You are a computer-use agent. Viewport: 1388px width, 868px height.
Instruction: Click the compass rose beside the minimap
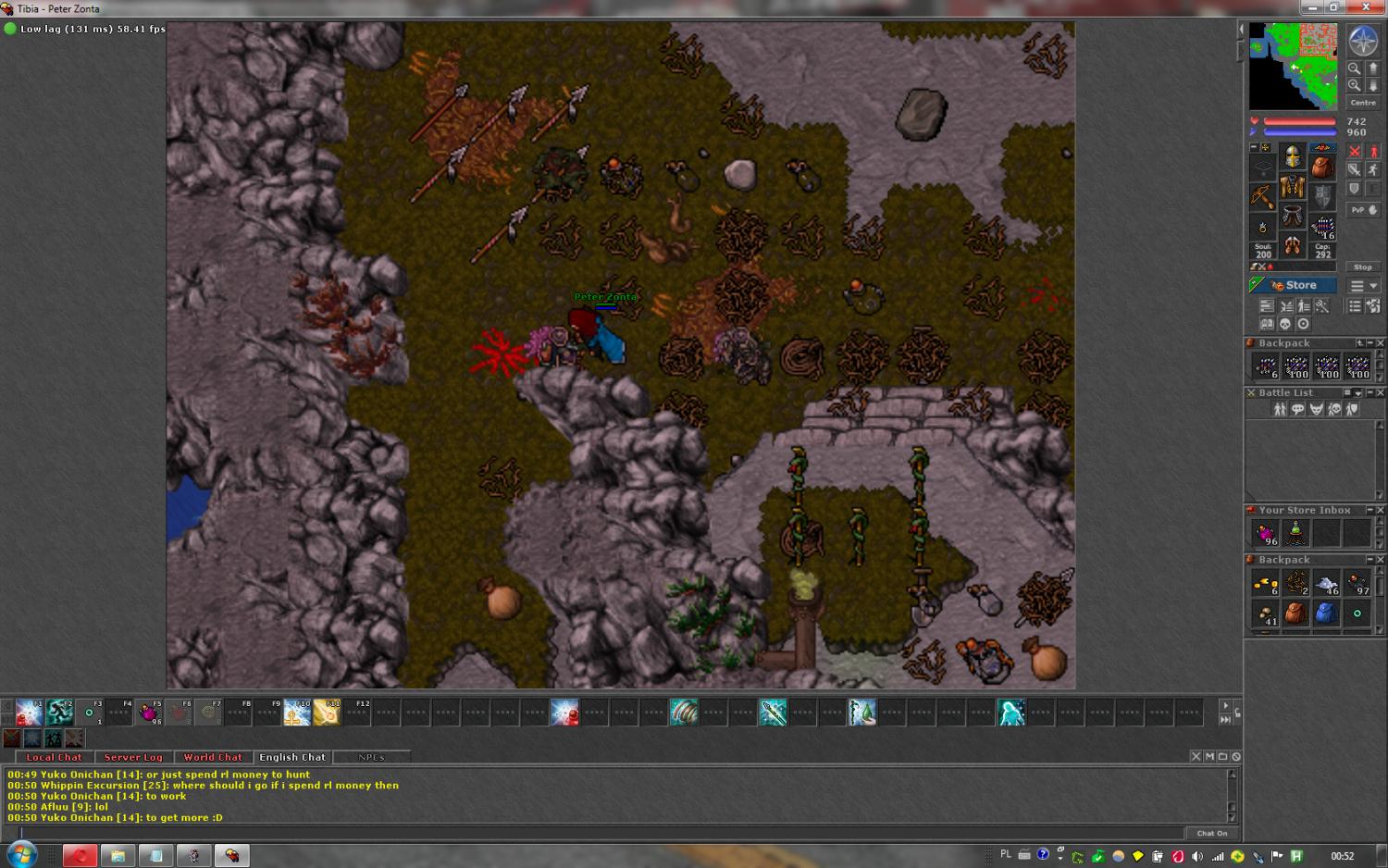click(1362, 41)
